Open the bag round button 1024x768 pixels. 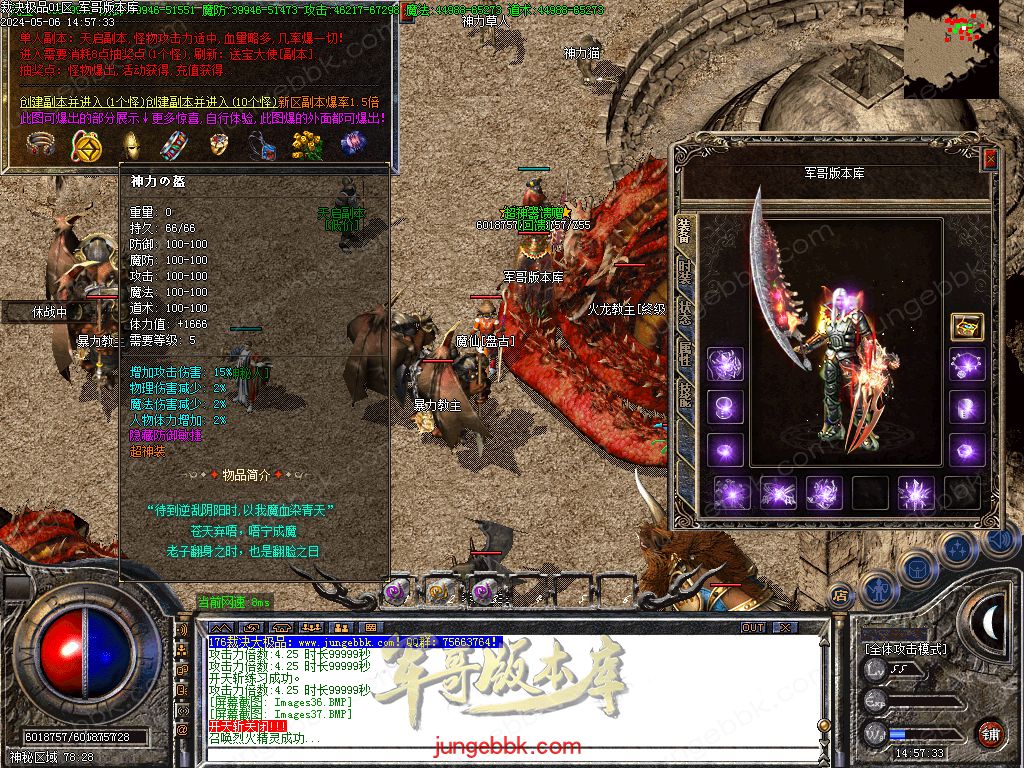917,568
